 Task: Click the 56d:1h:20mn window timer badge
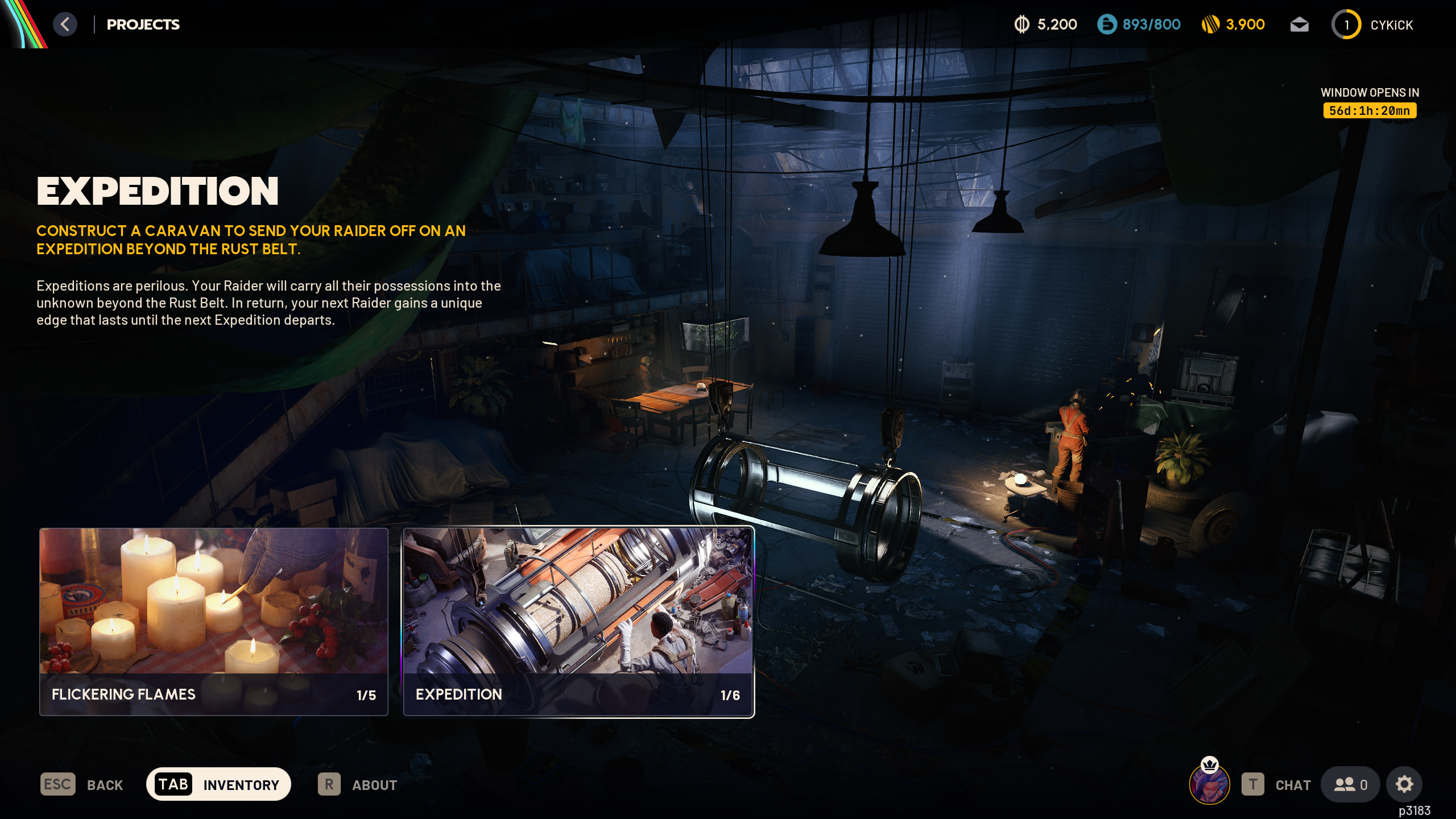[x=1370, y=111]
